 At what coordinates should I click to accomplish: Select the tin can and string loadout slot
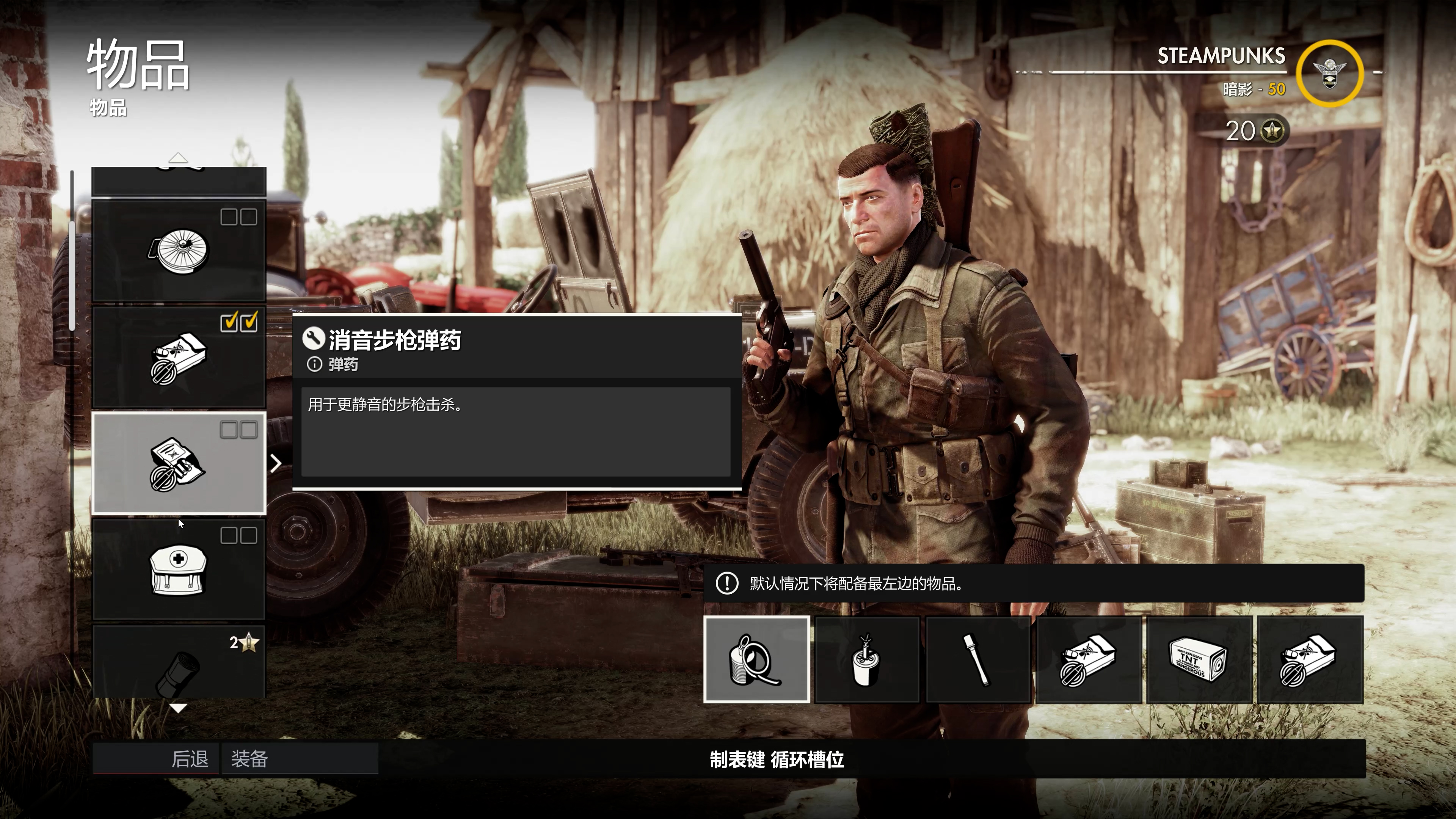(x=756, y=660)
